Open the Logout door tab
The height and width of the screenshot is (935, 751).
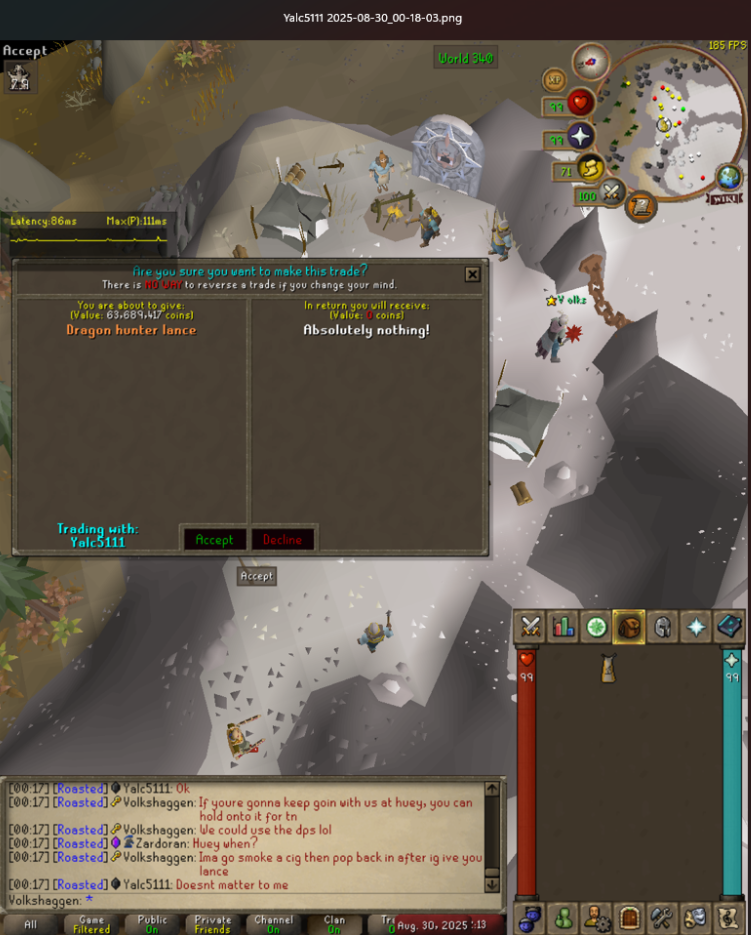(x=629, y=916)
